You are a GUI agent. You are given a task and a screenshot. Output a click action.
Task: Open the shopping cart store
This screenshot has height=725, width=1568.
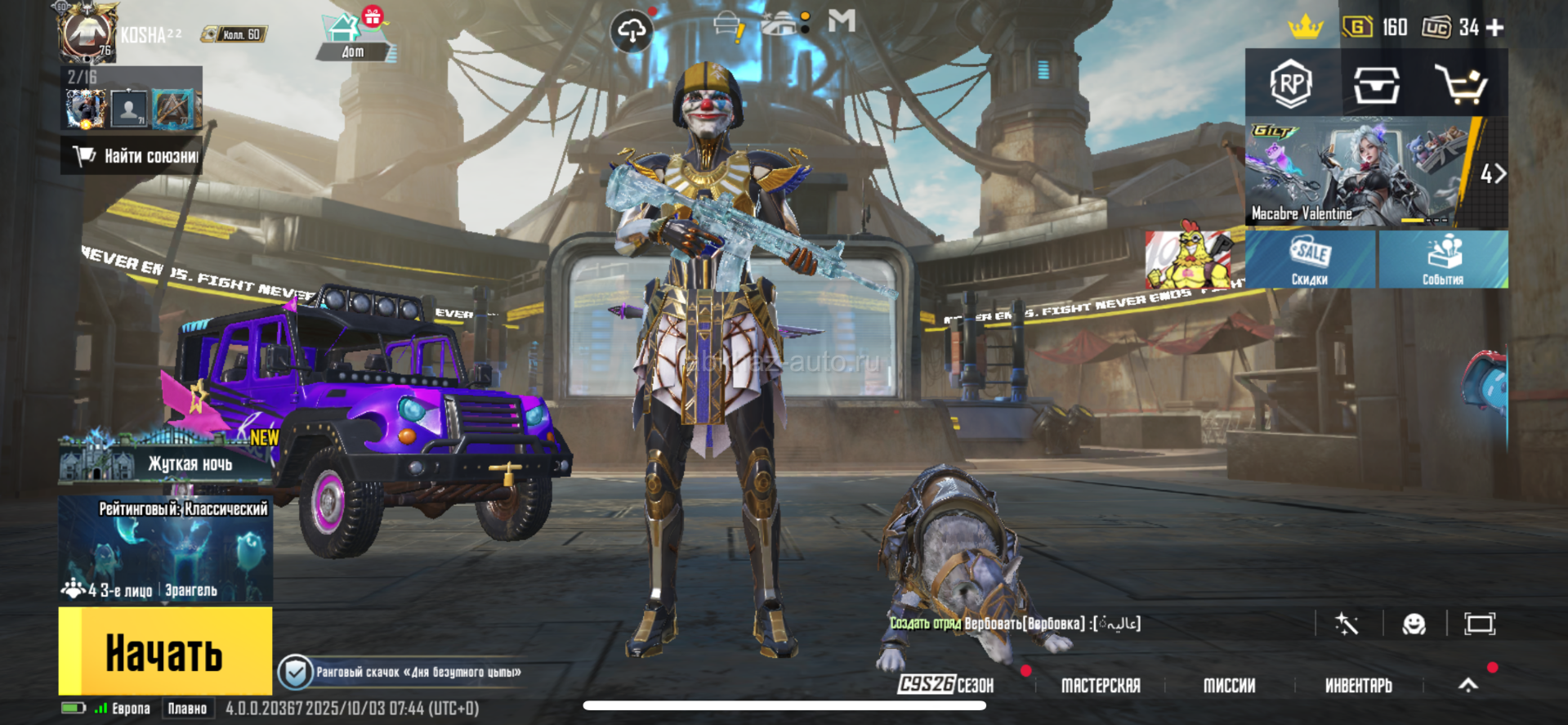point(1461,84)
